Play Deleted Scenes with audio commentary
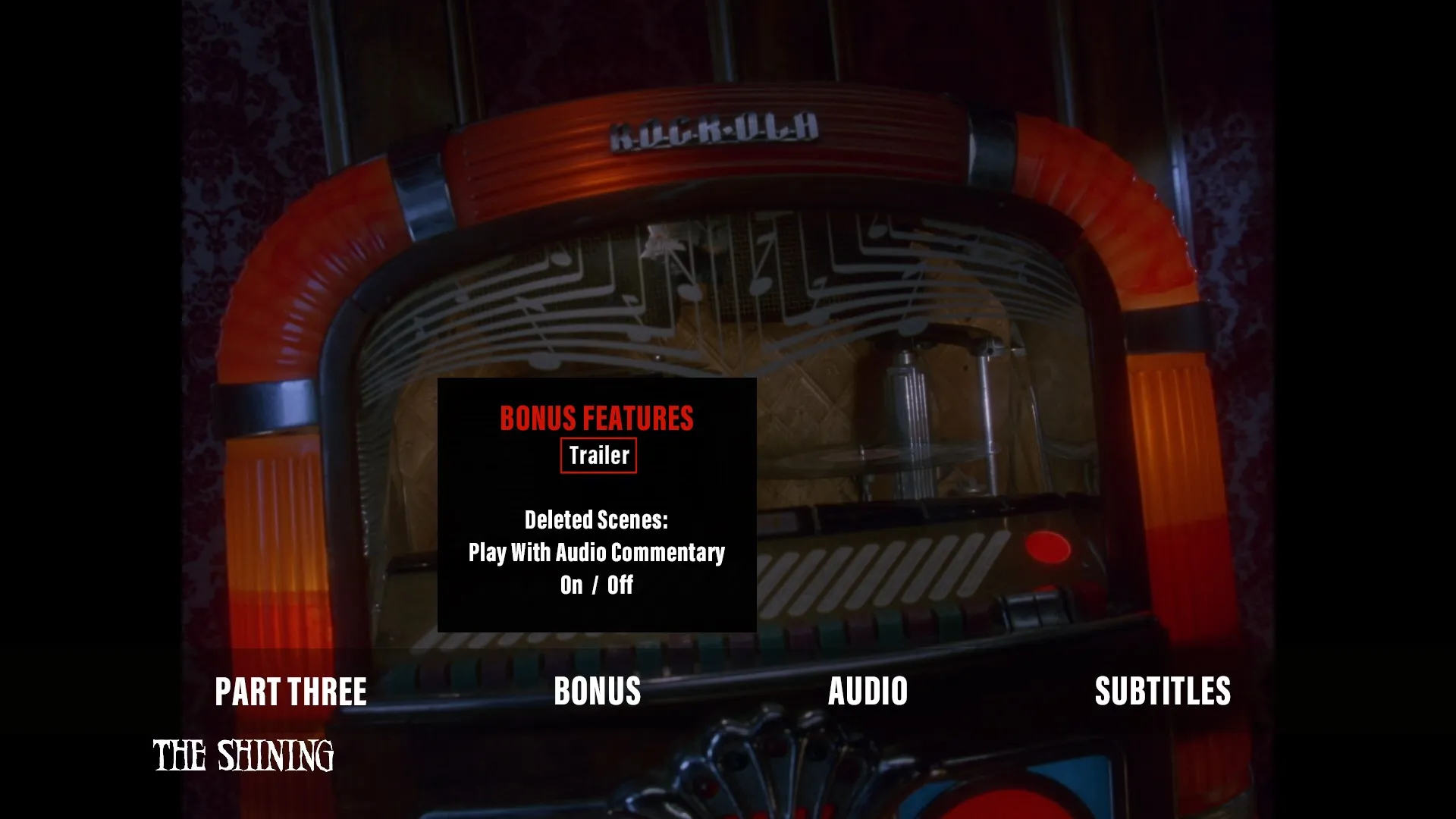1456x819 pixels. click(598, 553)
